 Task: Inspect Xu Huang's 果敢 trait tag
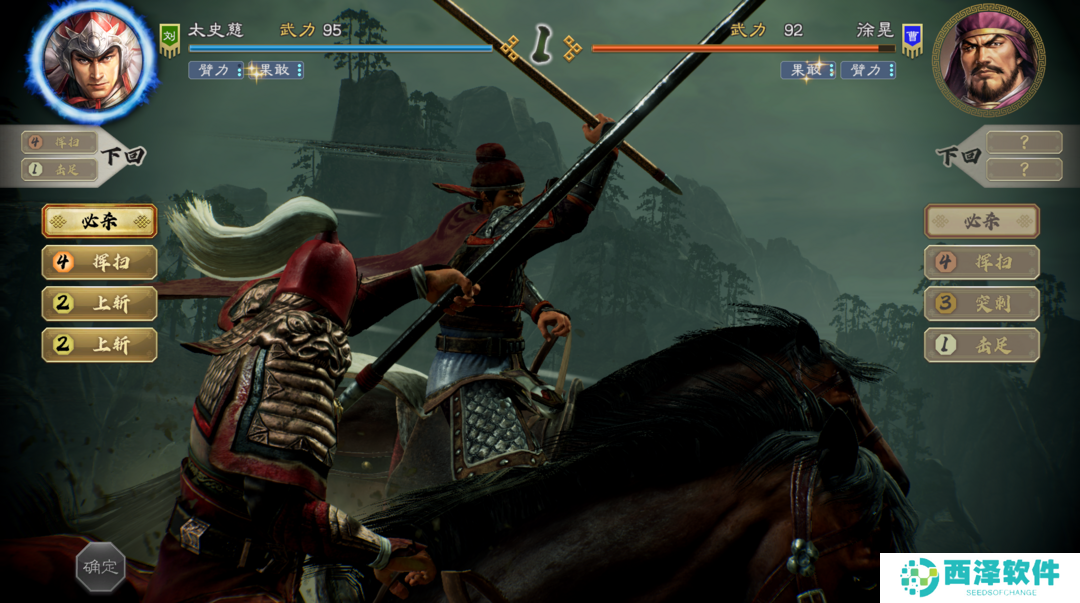pyautogui.click(x=808, y=70)
